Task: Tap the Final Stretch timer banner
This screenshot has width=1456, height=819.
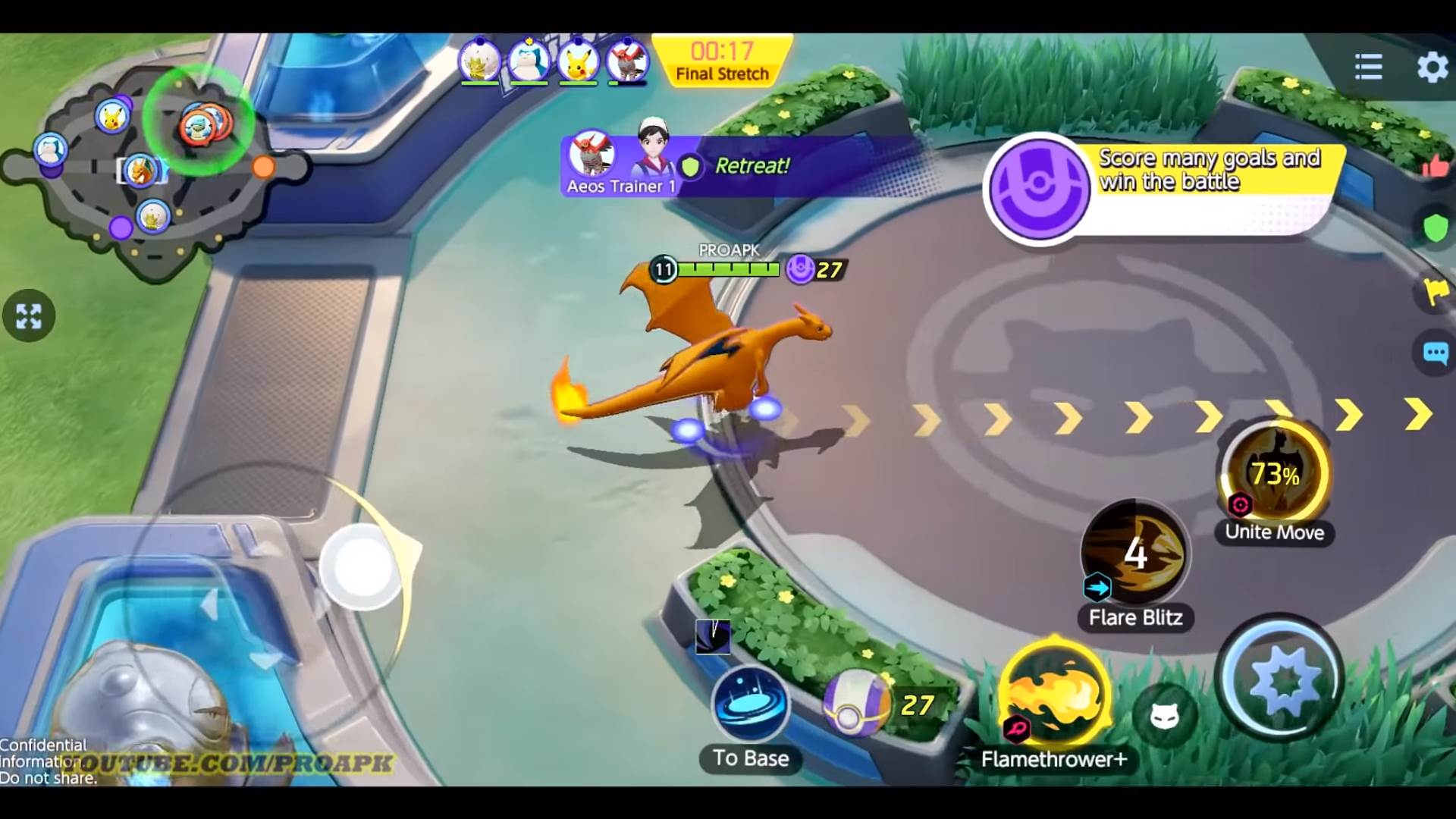Action: pos(723,59)
